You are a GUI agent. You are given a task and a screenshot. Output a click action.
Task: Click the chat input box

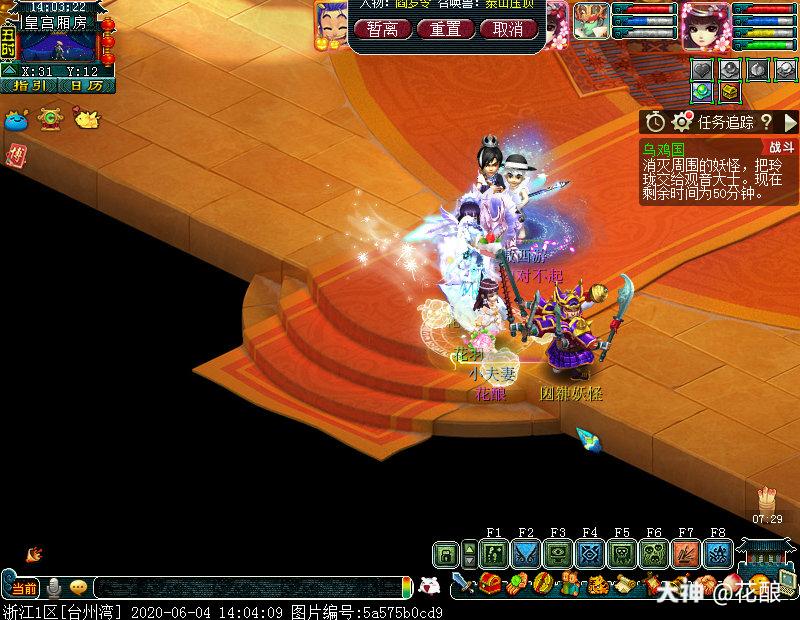tap(250, 588)
